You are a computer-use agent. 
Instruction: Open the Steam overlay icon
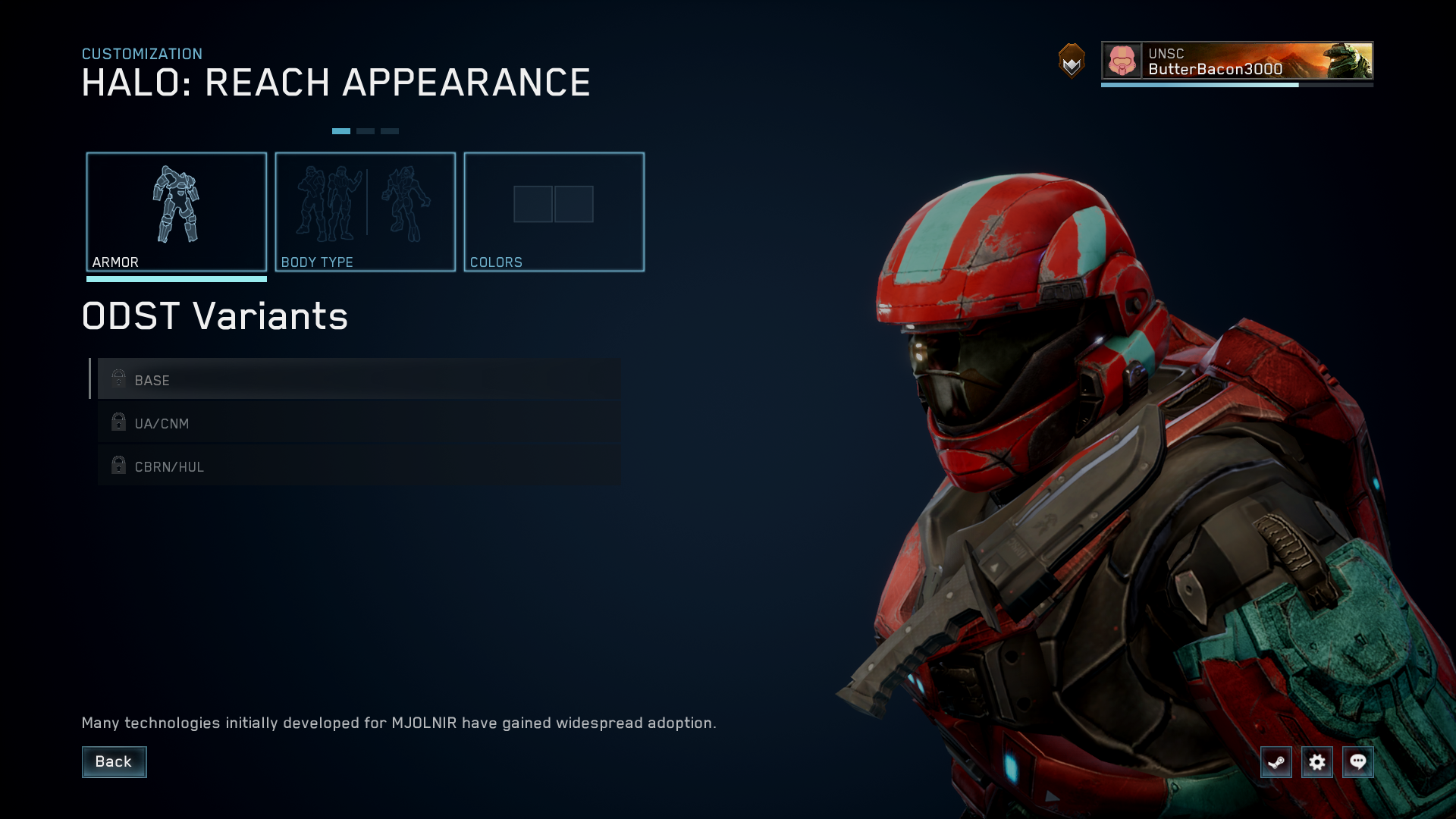point(1276,762)
